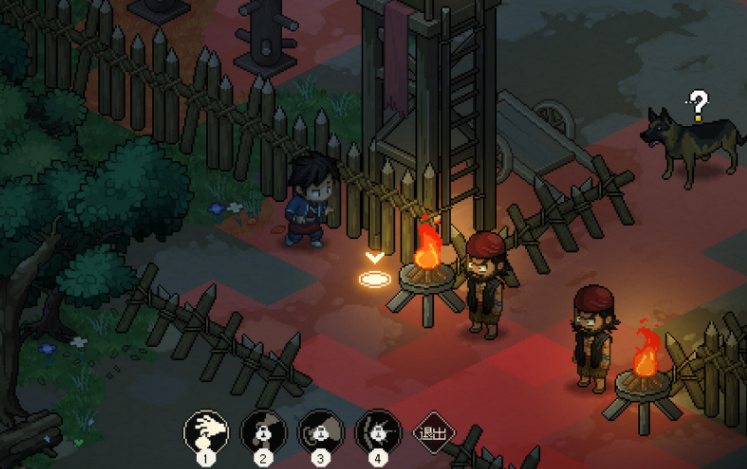Screen dimensions: 747x469
Task: Select the locked skill in slot 3
Action: click(320, 433)
